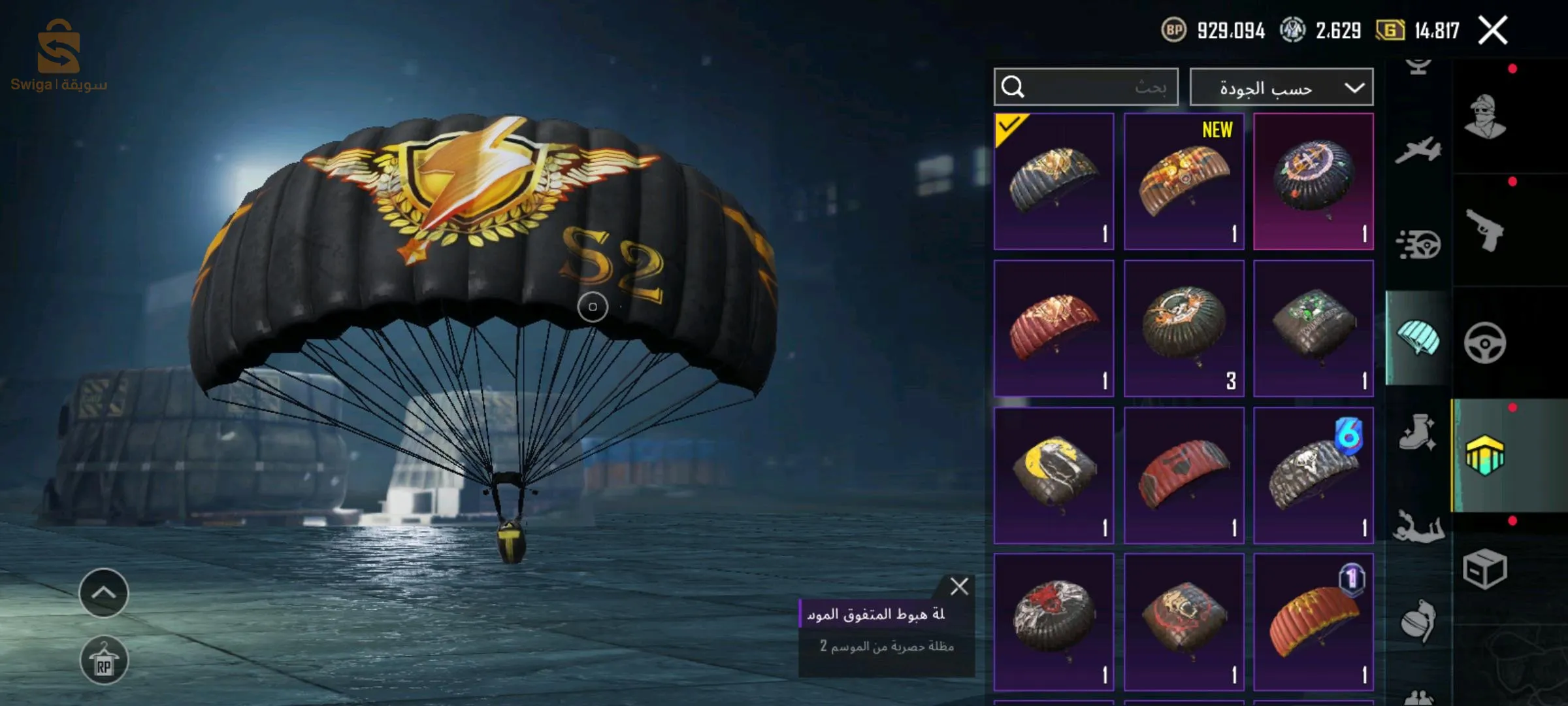Choose the parachute marked NEW
Viewport: 1568px width, 706px height.
(1184, 181)
